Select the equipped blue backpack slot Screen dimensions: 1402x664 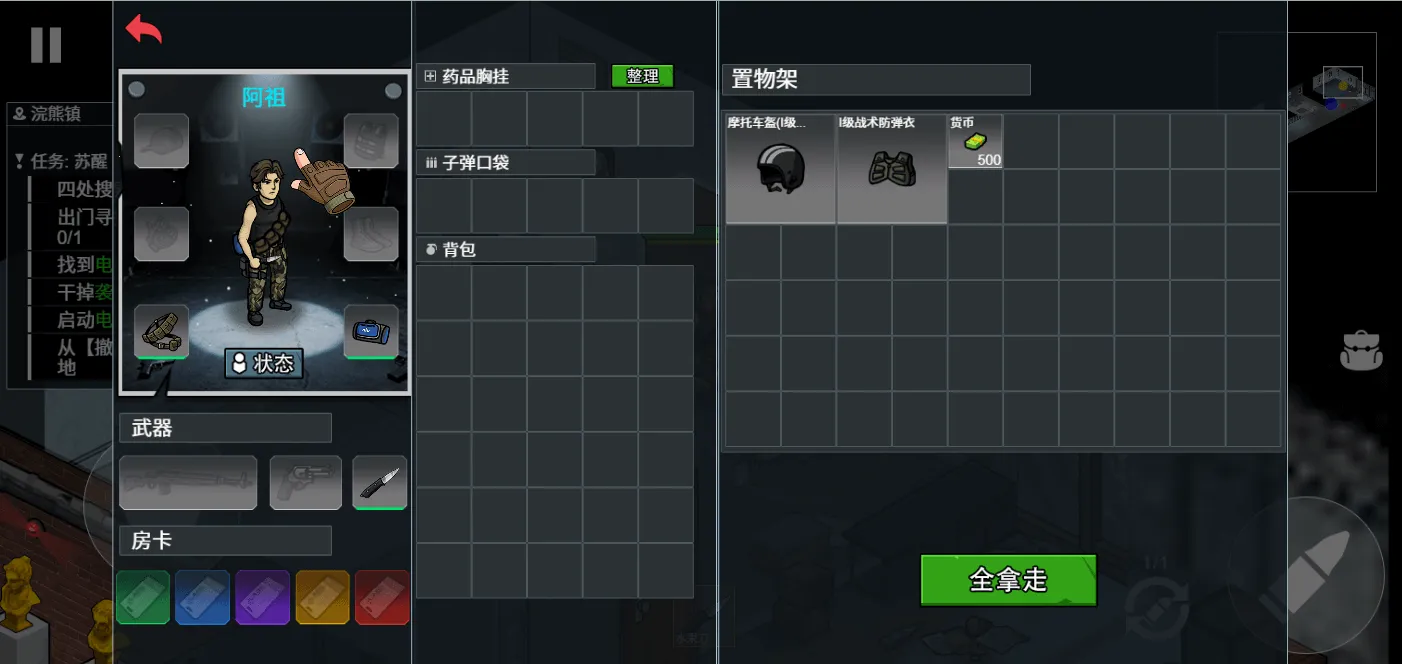[371, 331]
